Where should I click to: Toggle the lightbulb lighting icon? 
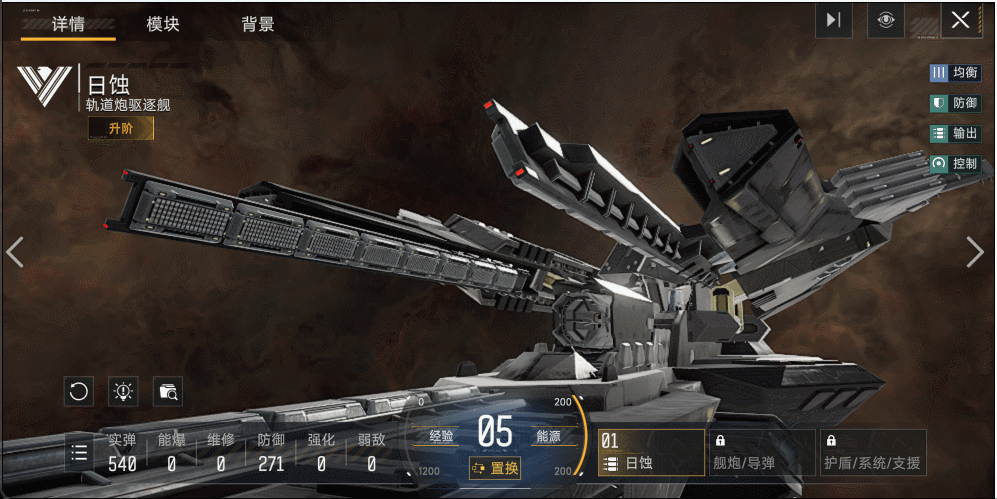pyautogui.click(x=123, y=392)
